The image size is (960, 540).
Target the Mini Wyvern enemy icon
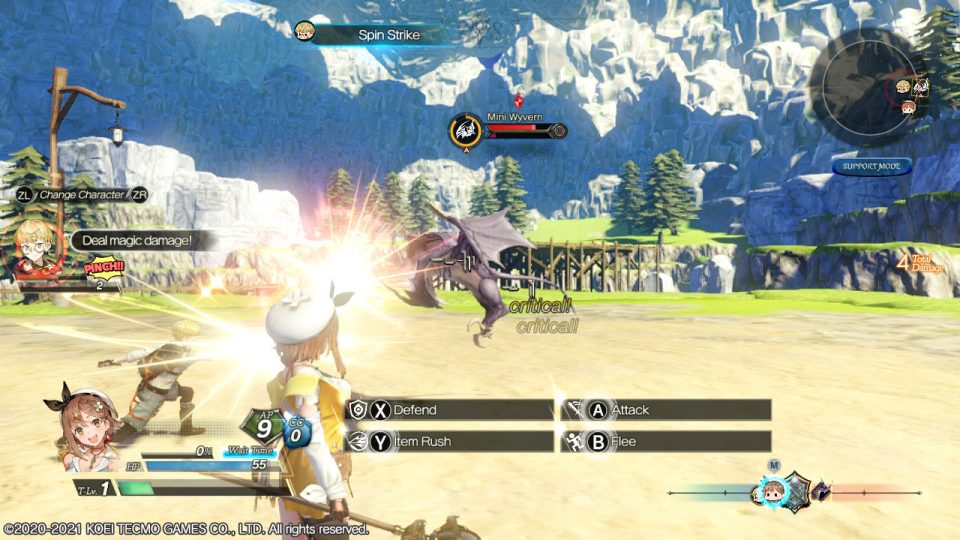[465, 131]
